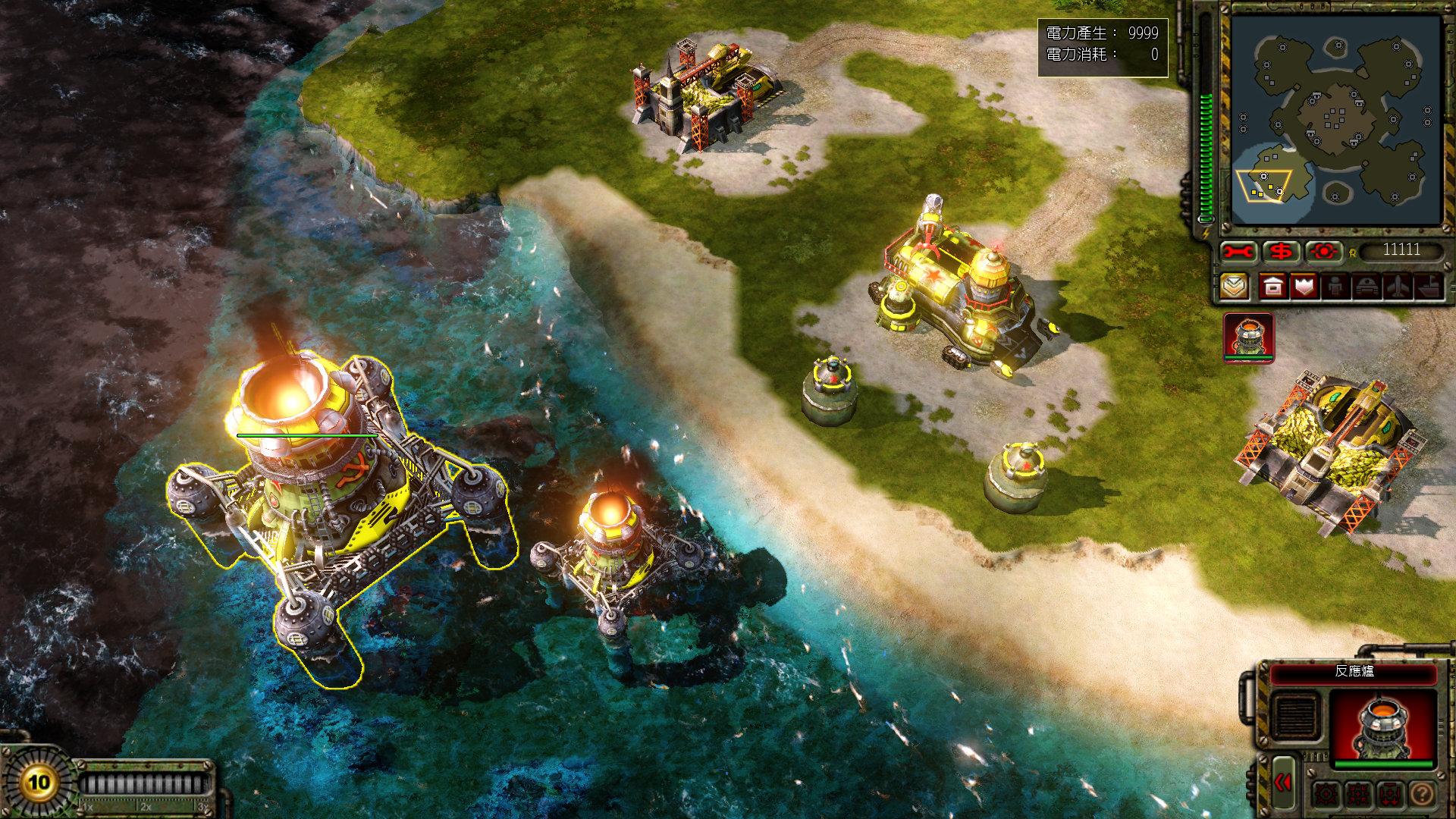Image resolution: width=1456 pixels, height=819 pixels.
Task: Select the aggressive stance outward-arrows button
Action: coord(1327,794)
